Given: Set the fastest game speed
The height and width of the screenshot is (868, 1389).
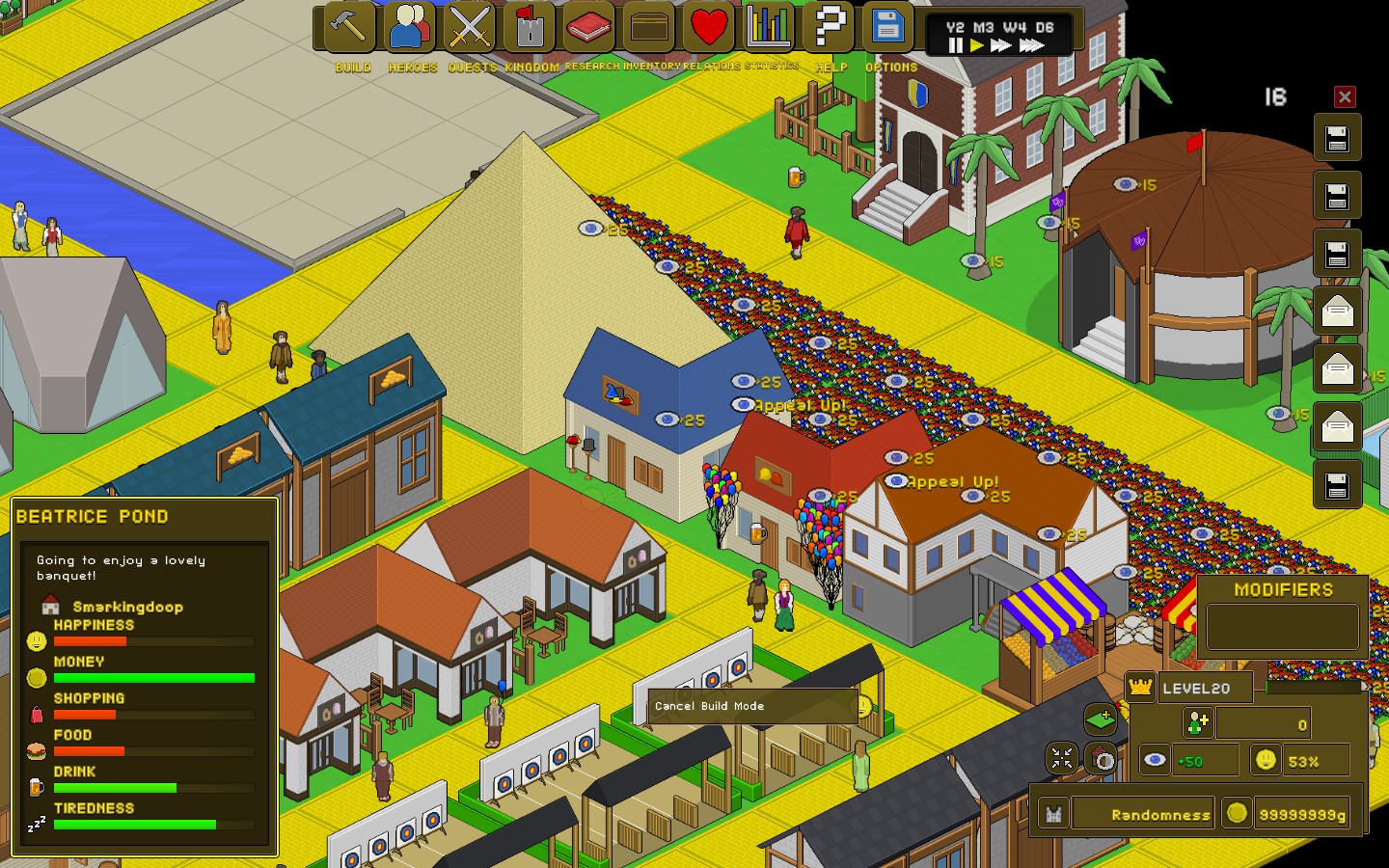Looking at the screenshot, I should pos(1032,43).
